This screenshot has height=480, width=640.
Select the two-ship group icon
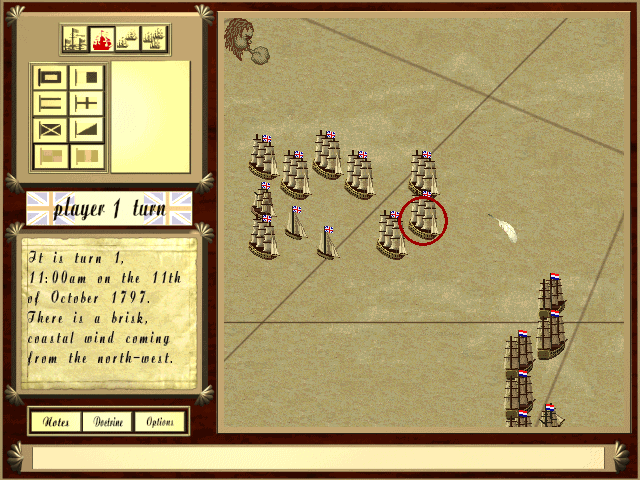[x=128, y=40]
